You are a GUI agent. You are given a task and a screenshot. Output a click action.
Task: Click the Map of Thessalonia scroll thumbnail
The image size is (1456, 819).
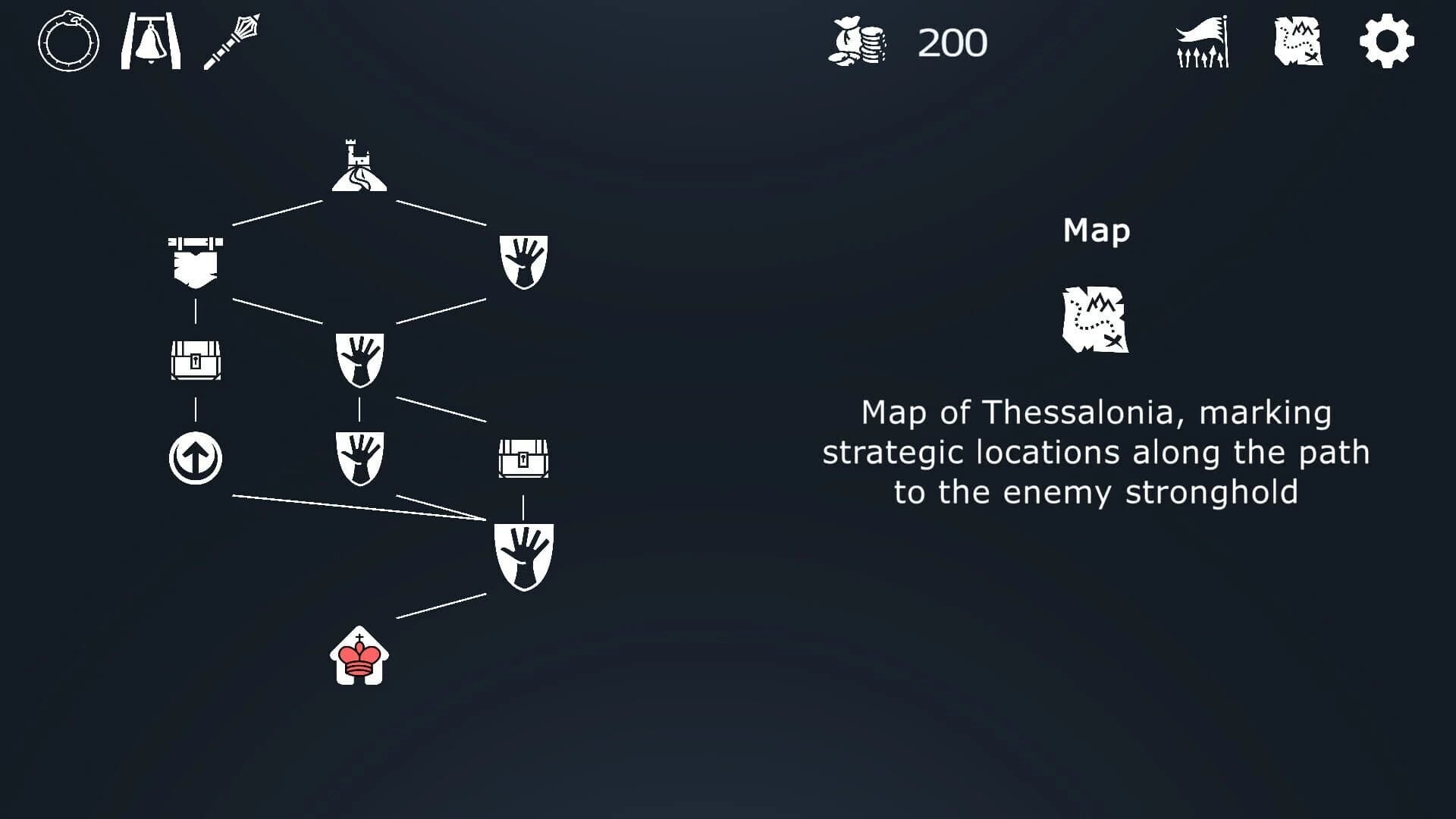point(1095,321)
